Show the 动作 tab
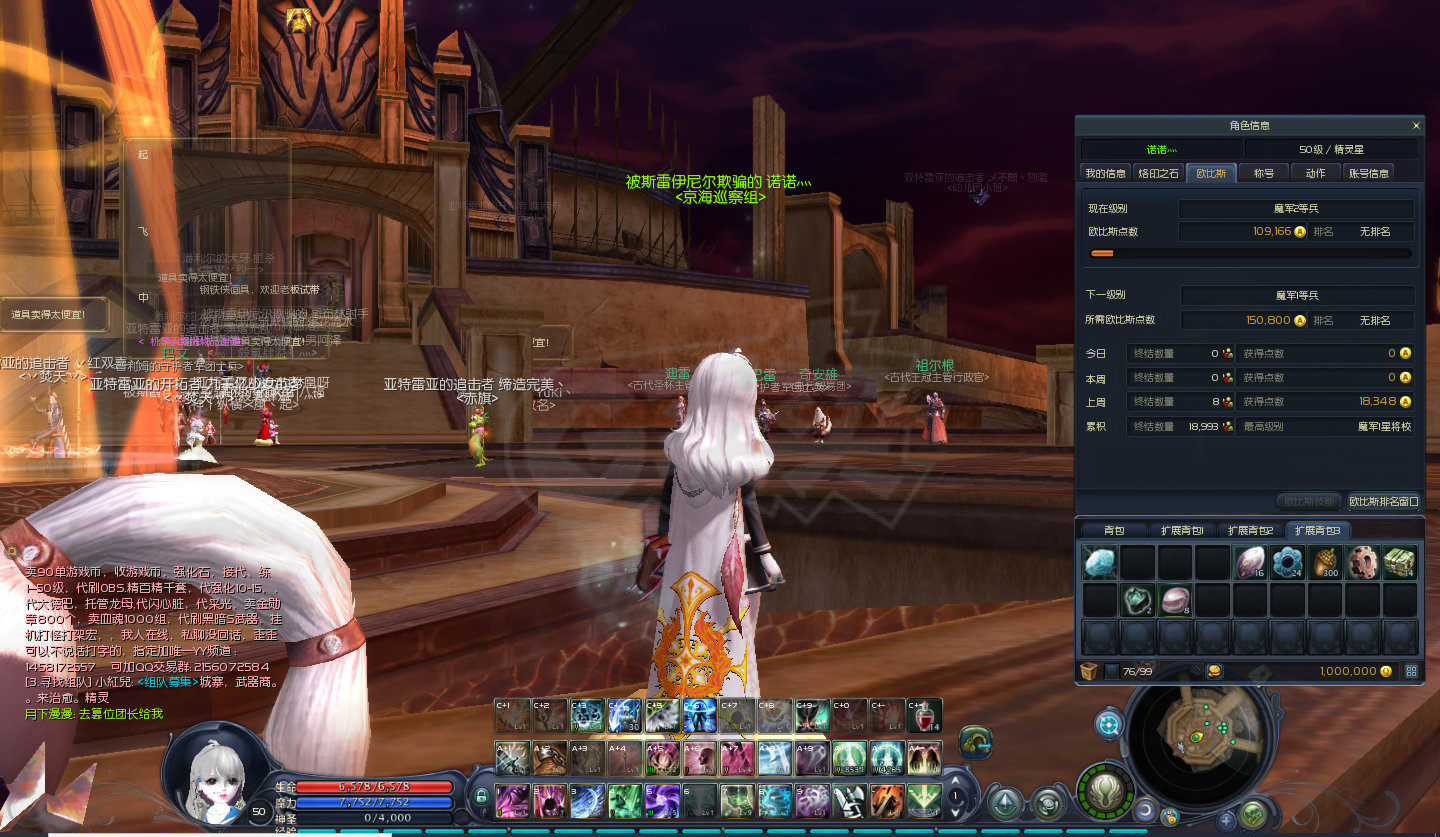1440x837 pixels. click(1315, 173)
